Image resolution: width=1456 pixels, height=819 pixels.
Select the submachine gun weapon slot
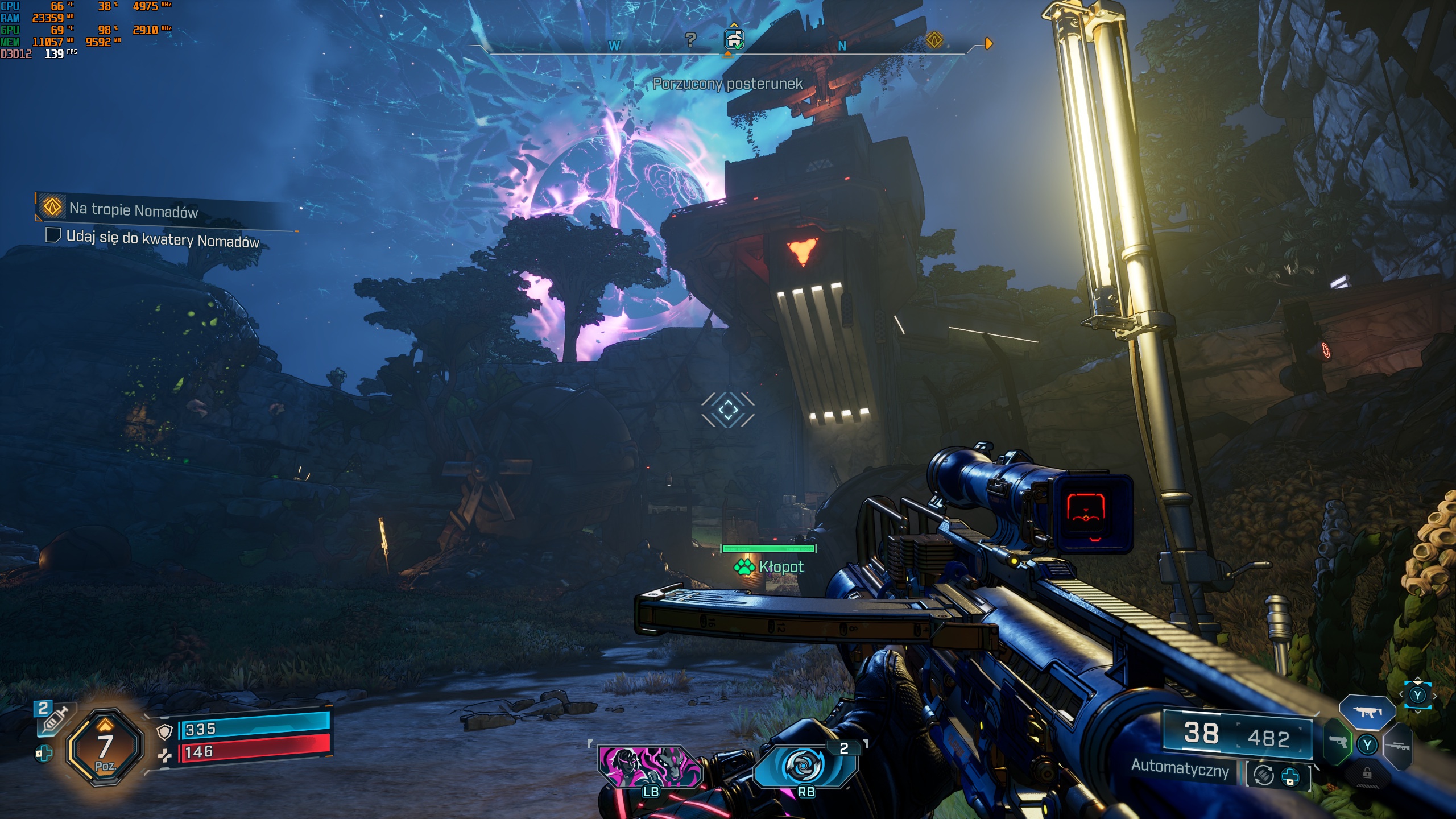(x=1367, y=712)
